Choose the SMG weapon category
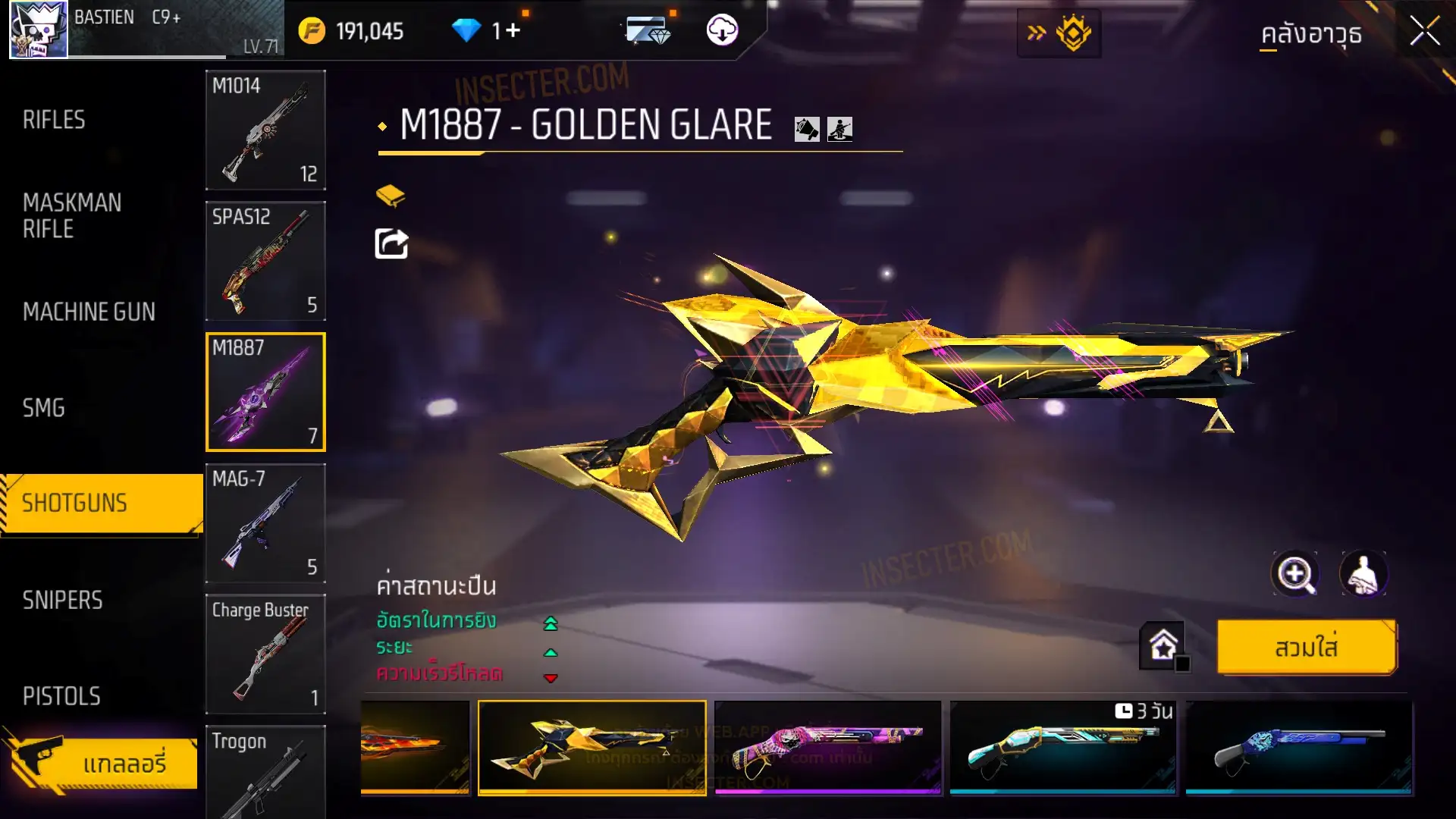 (x=44, y=408)
